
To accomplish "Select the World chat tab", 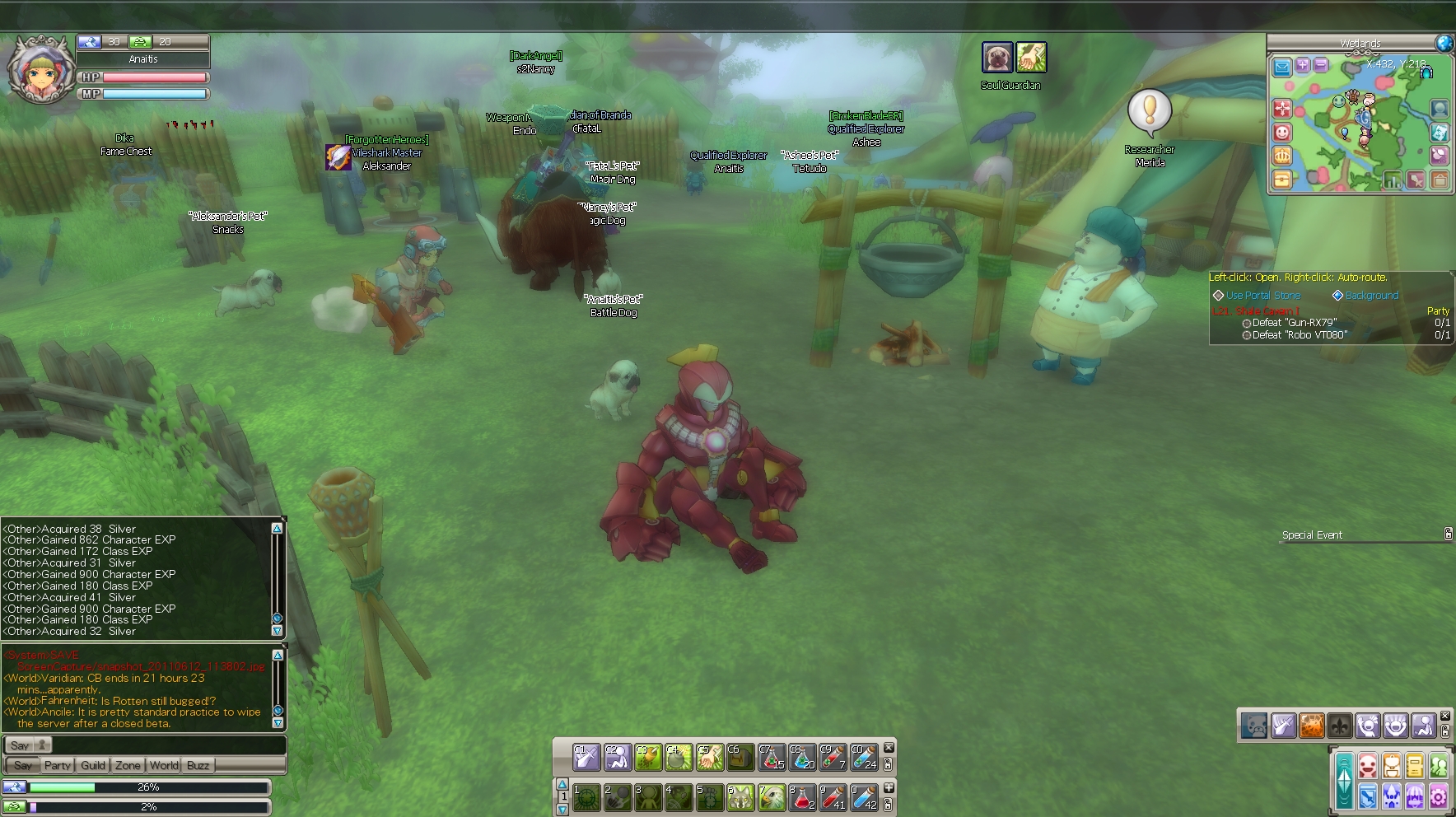I will pyautogui.click(x=164, y=765).
